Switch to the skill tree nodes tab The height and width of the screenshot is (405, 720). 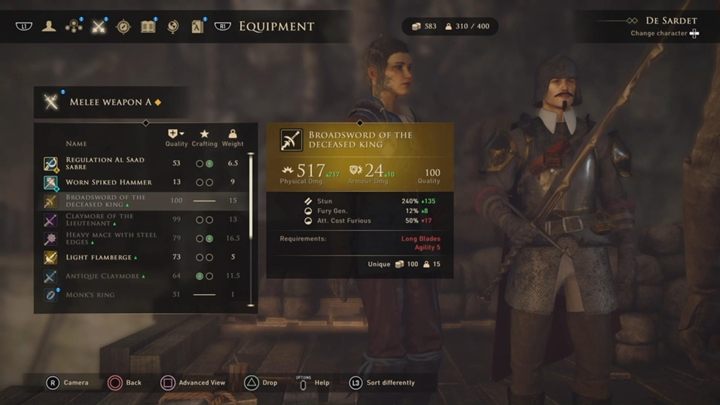click(x=73, y=27)
